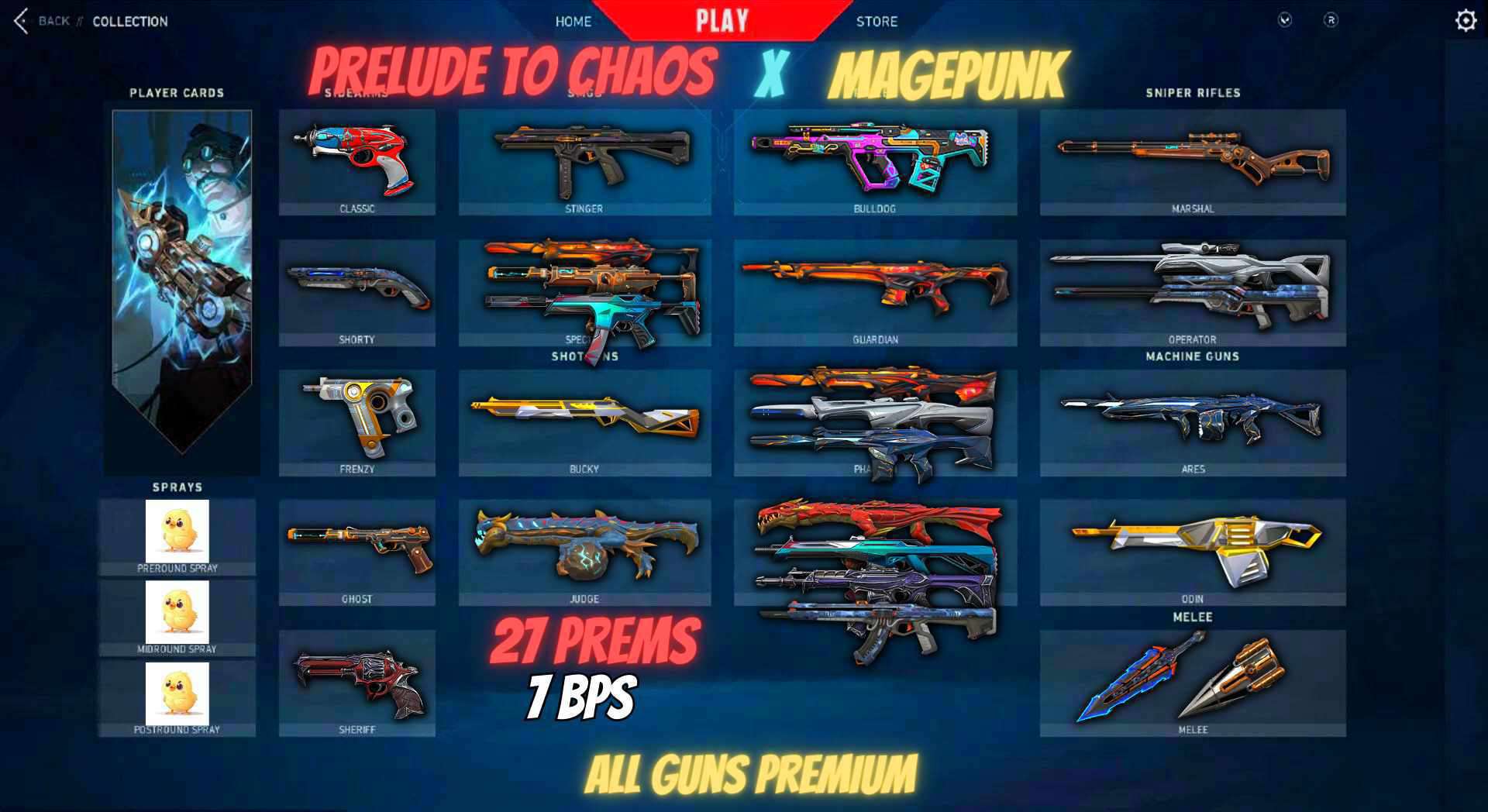Open the Store tab
Screen dimensions: 1488x812
click(878, 21)
